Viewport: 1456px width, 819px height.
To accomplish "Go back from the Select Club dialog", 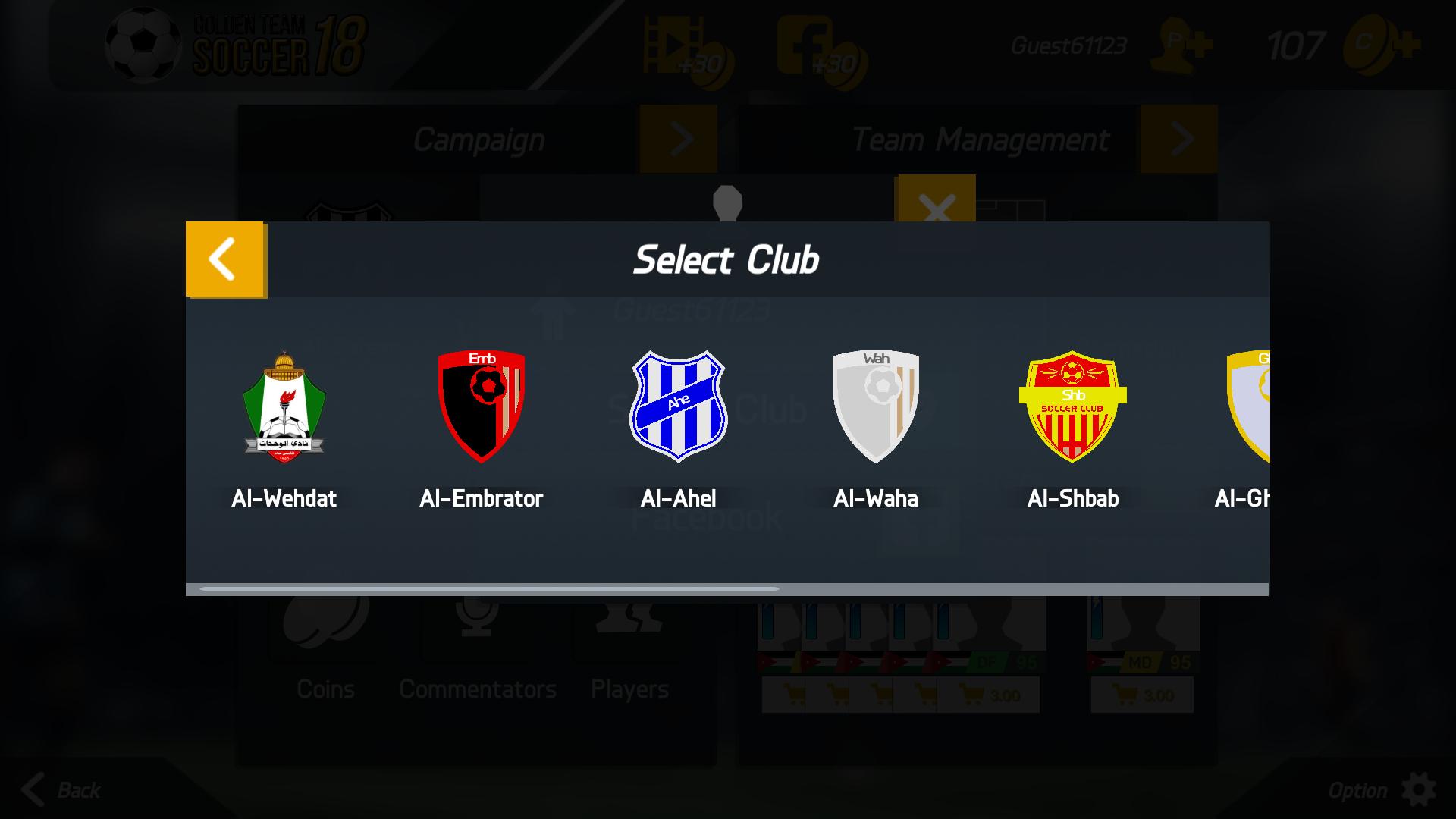I will [x=224, y=259].
